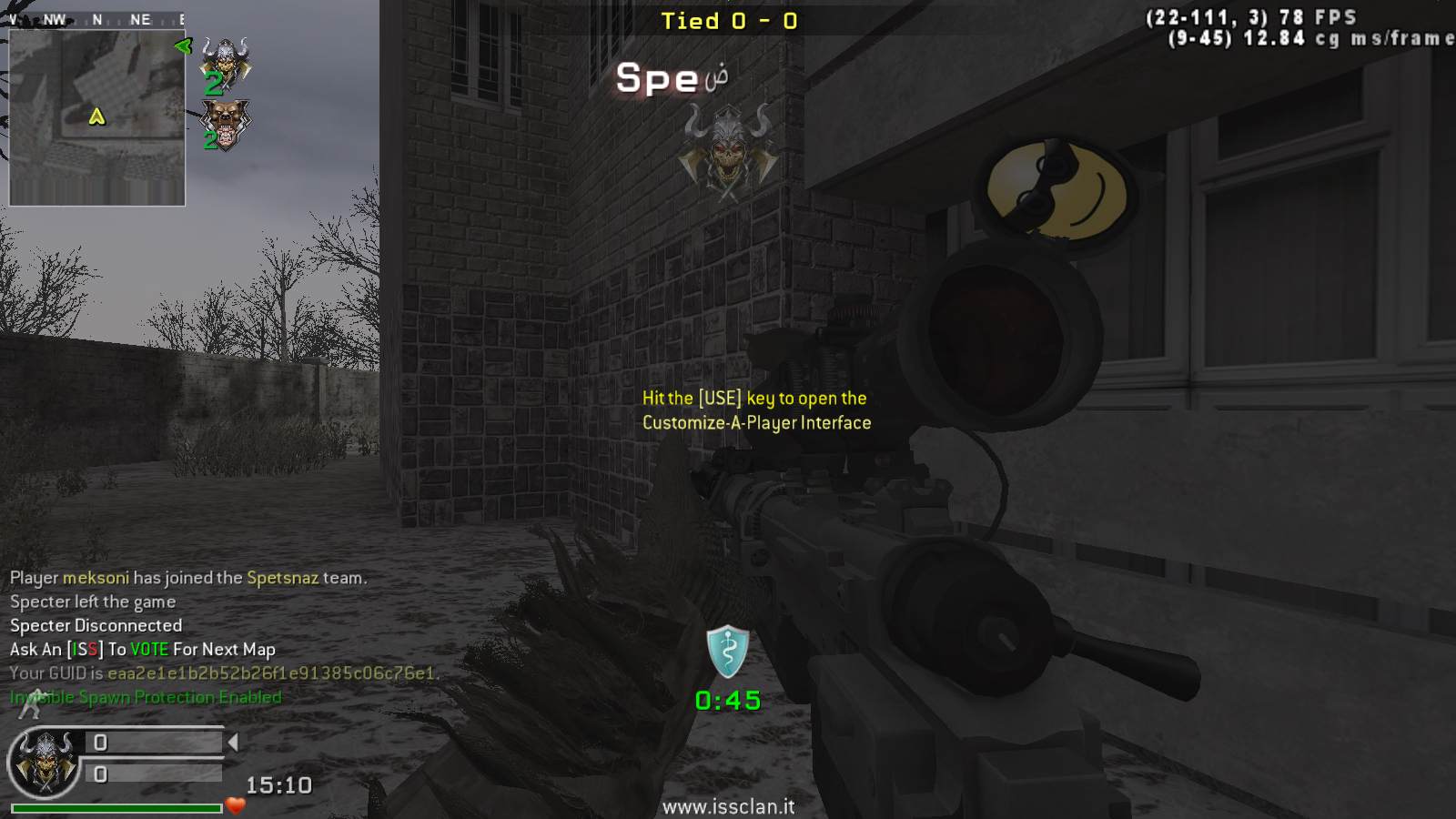Click the red heart health icon
The width and height of the screenshot is (1456, 819).
click(236, 805)
